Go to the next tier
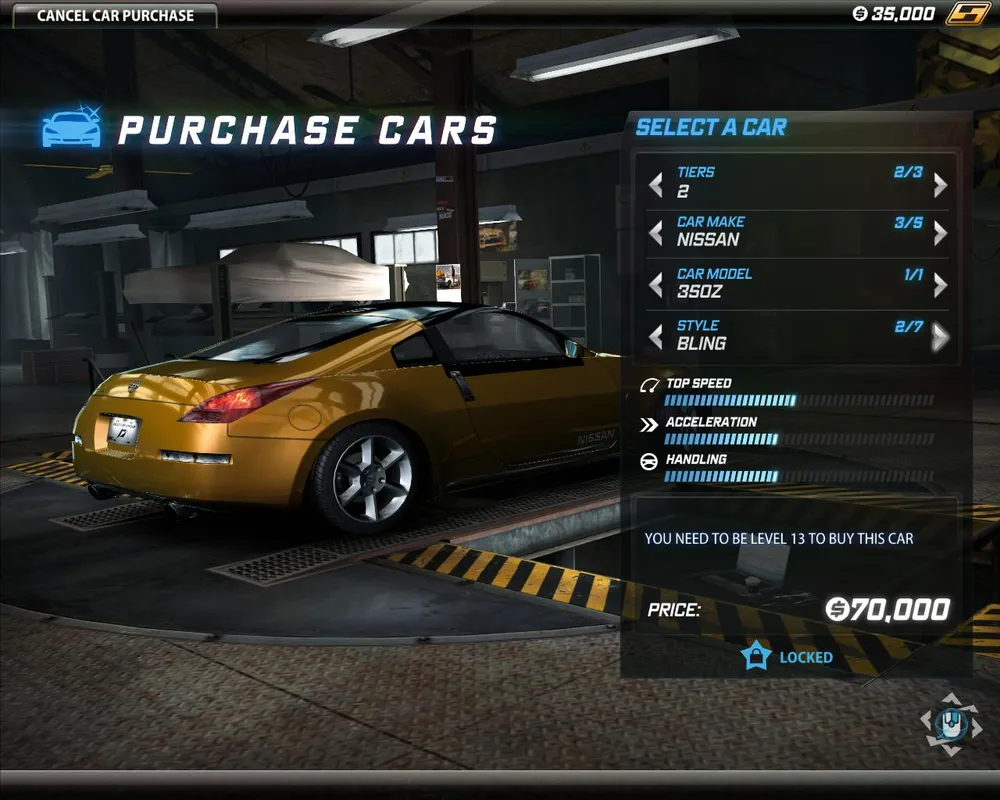 tap(940, 185)
